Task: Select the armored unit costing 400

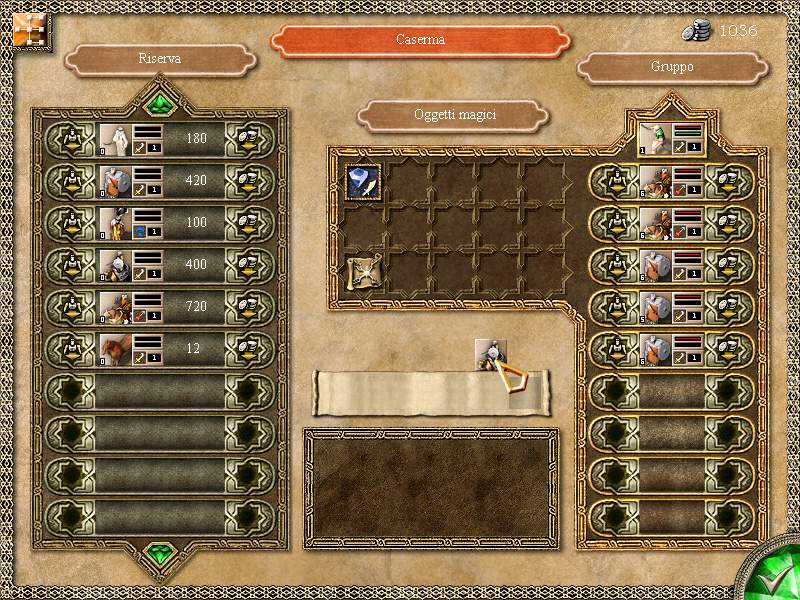Action: click(x=113, y=266)
